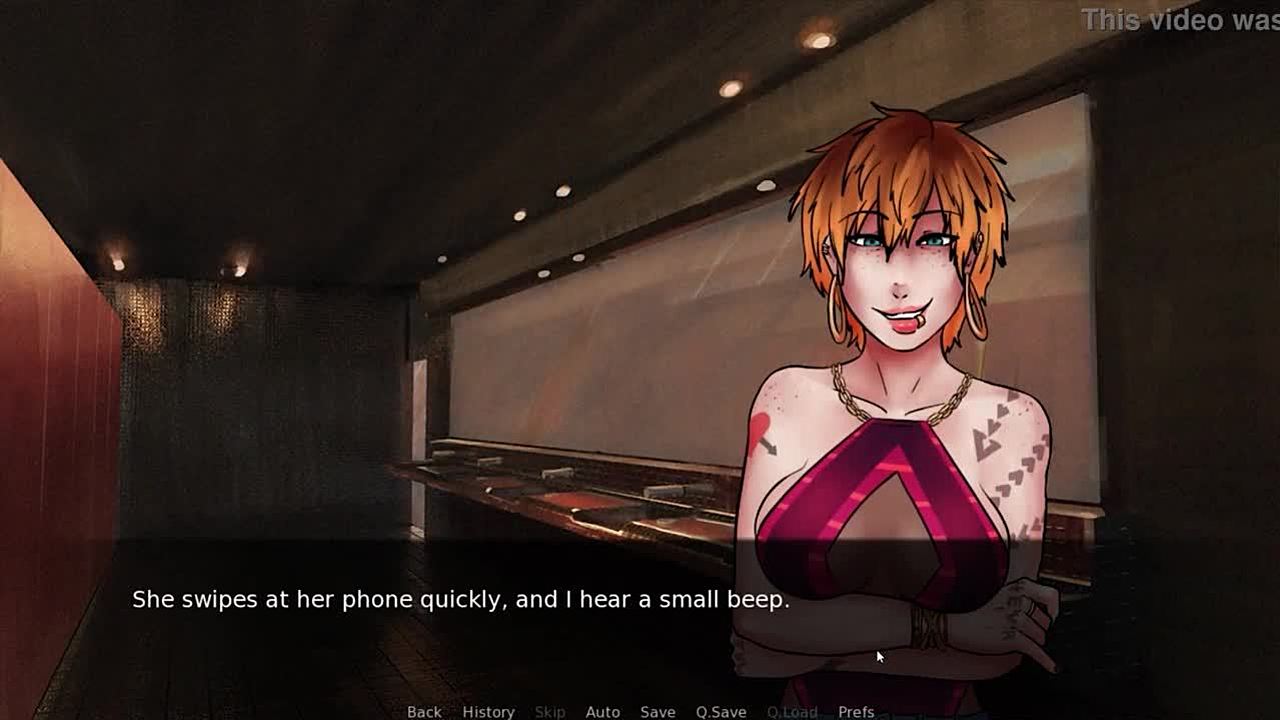Open the dialogue History log

click(x=488, y=711)
